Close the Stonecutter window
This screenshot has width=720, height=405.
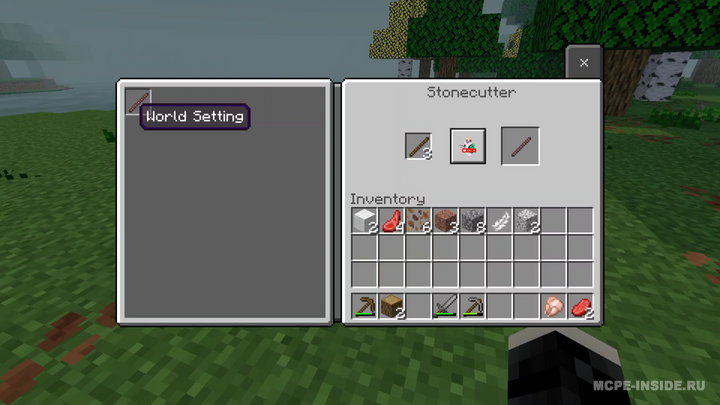point(584,63)
